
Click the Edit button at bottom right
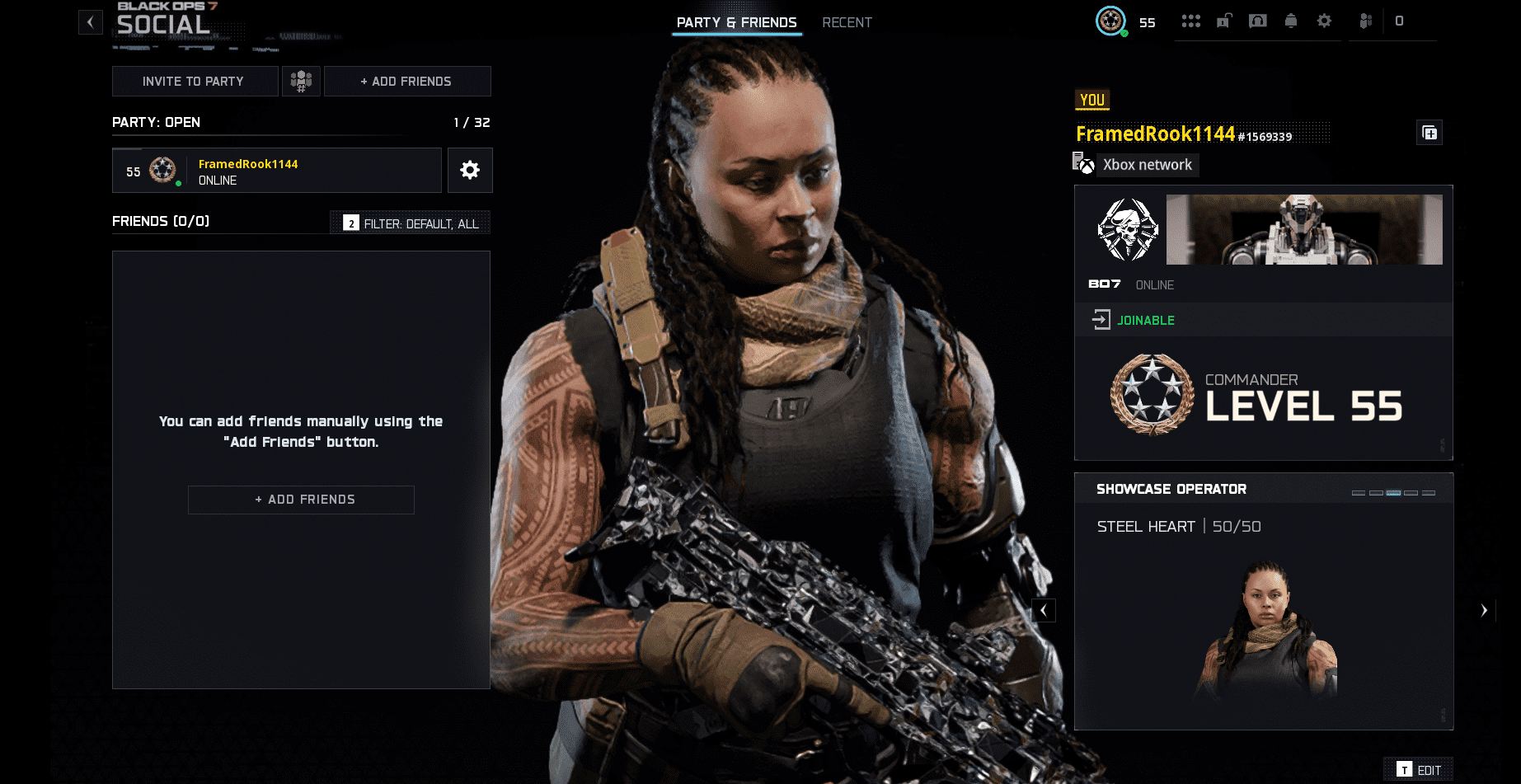click(x=1418, y=769)
